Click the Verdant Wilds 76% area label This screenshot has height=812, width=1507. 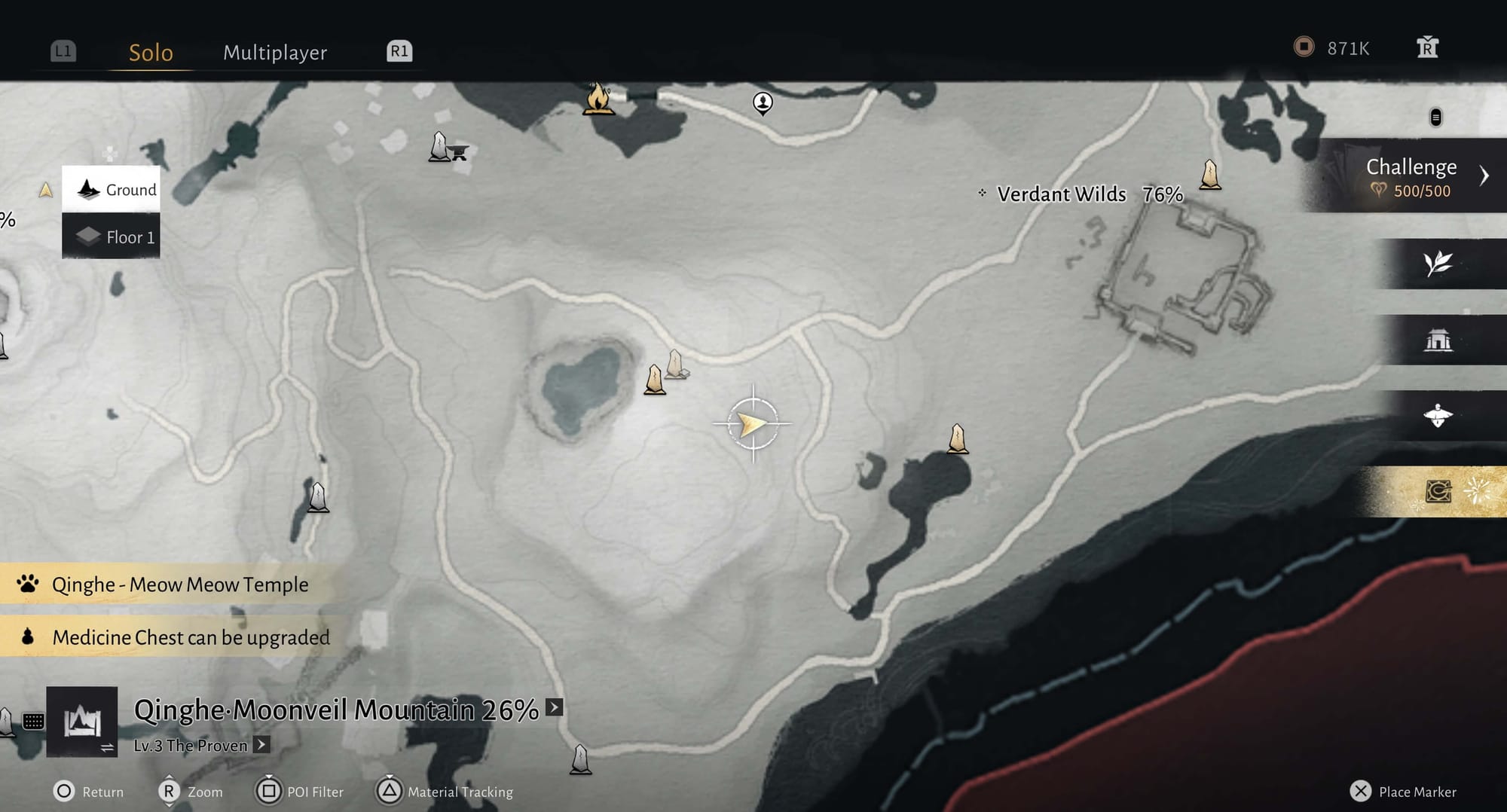coord(1088,194)
